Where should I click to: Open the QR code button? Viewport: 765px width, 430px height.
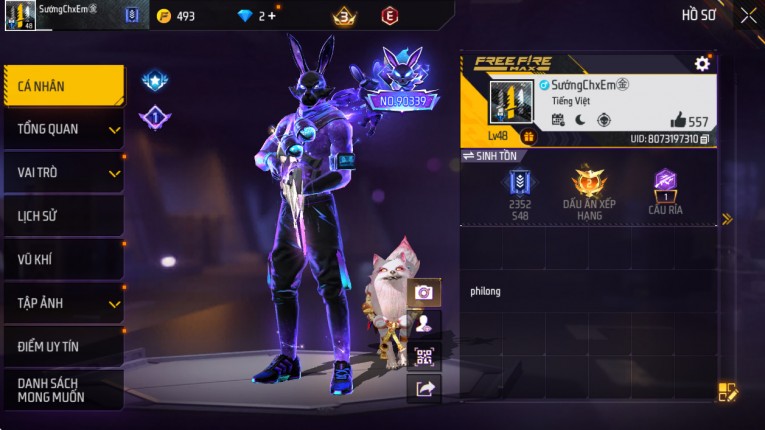(x=424, y=356)
